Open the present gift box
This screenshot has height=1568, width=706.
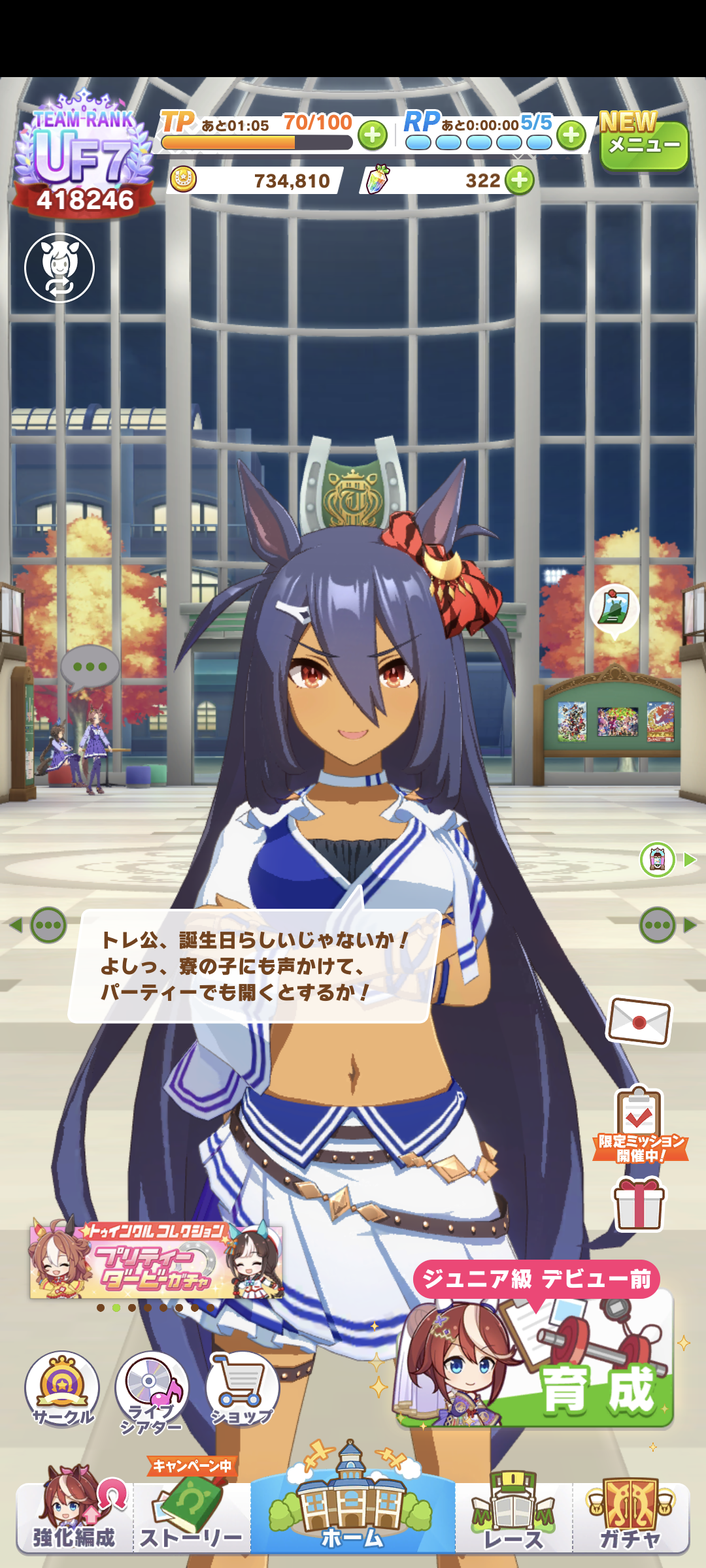point(639,1203)
